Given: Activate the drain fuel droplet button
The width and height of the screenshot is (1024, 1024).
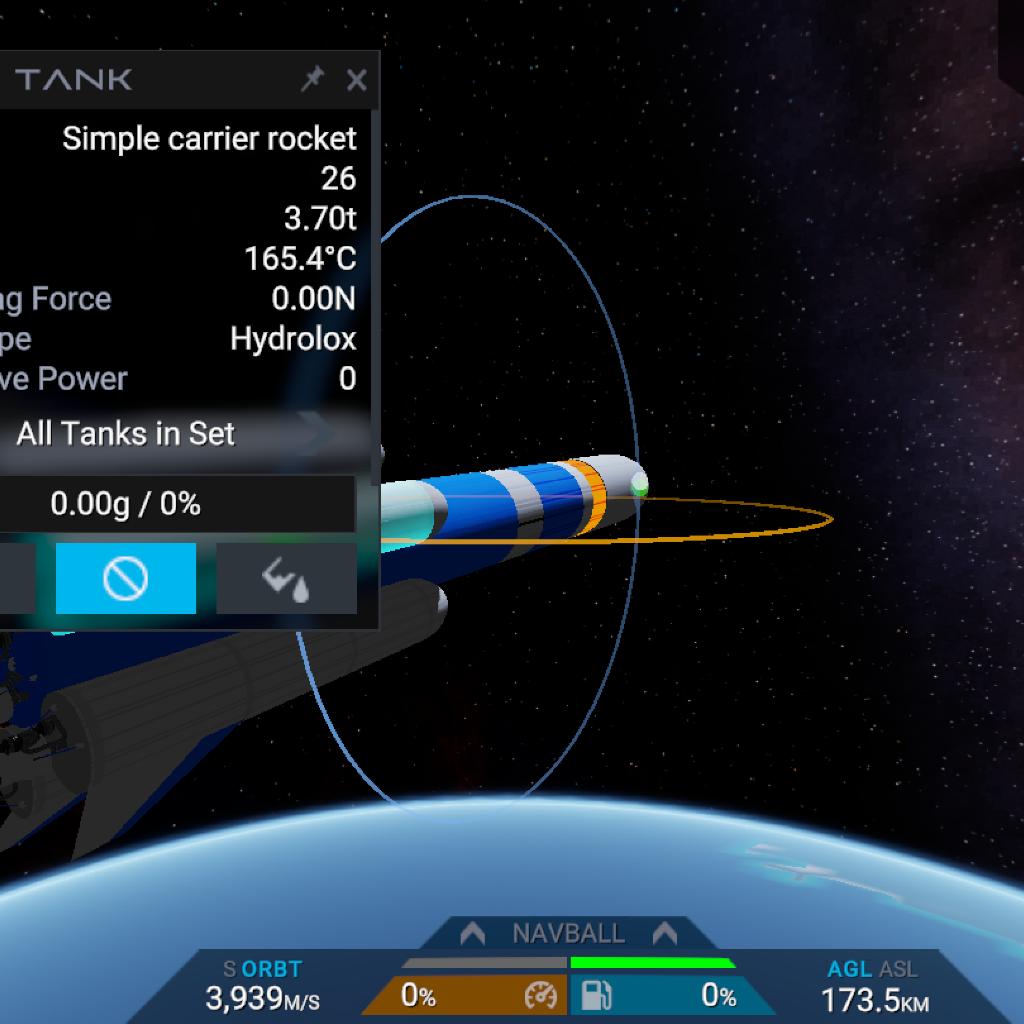Looking at the screenshot, I should point(286,578).
